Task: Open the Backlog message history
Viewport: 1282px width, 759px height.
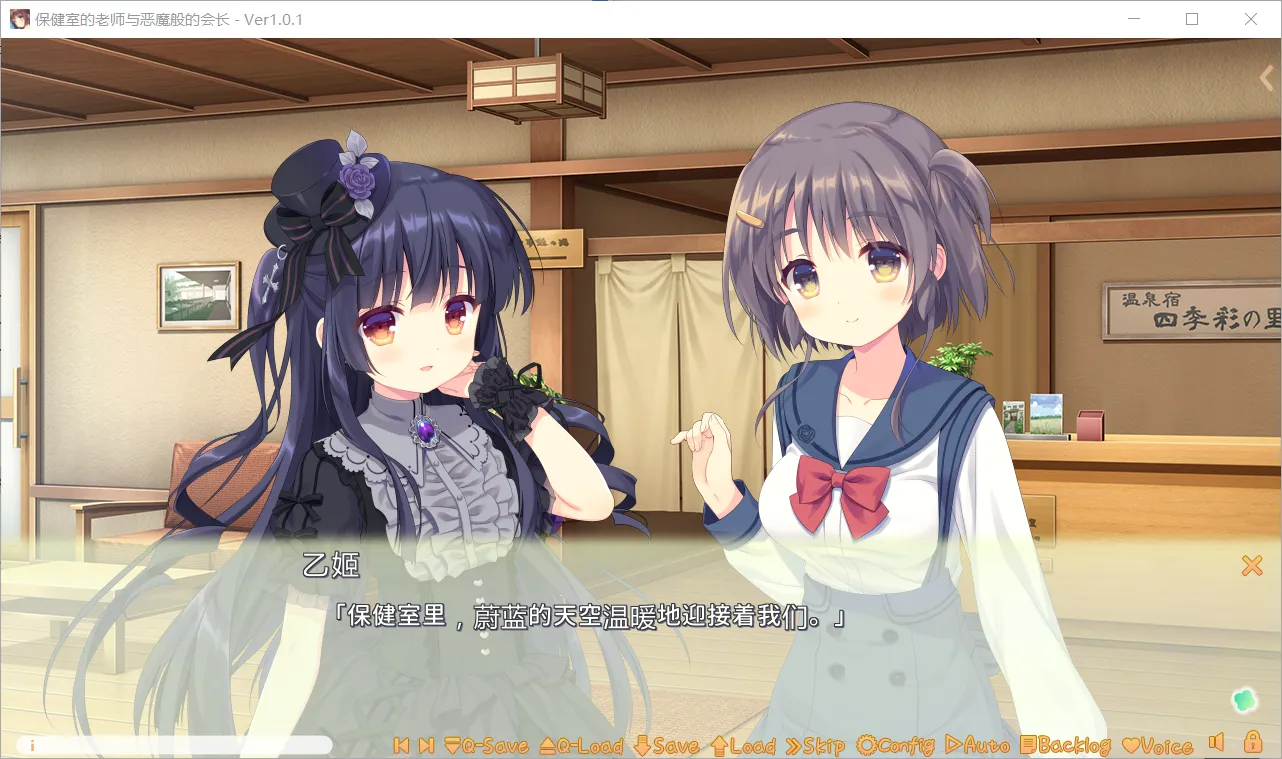Action: tap(1066, 746)
